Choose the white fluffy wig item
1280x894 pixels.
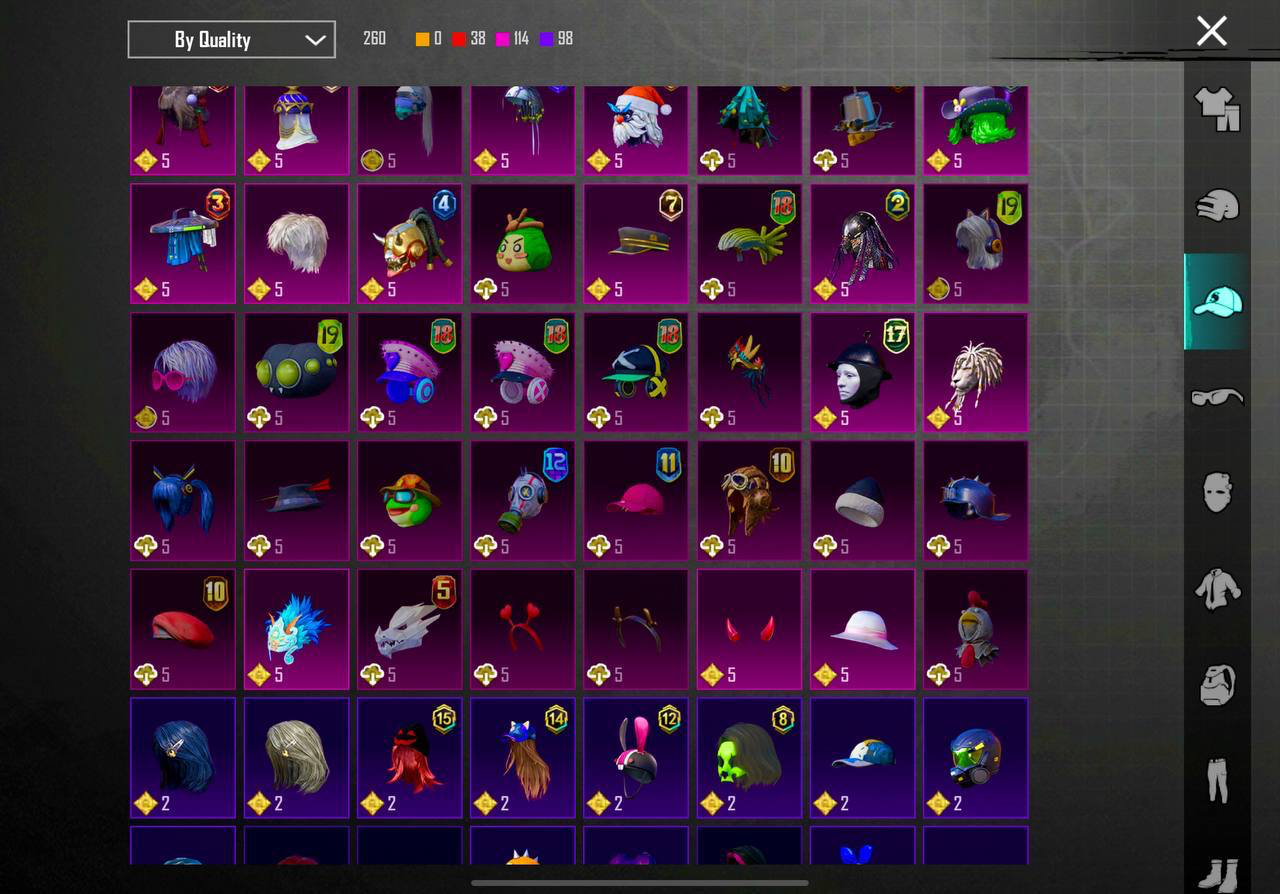296,243
